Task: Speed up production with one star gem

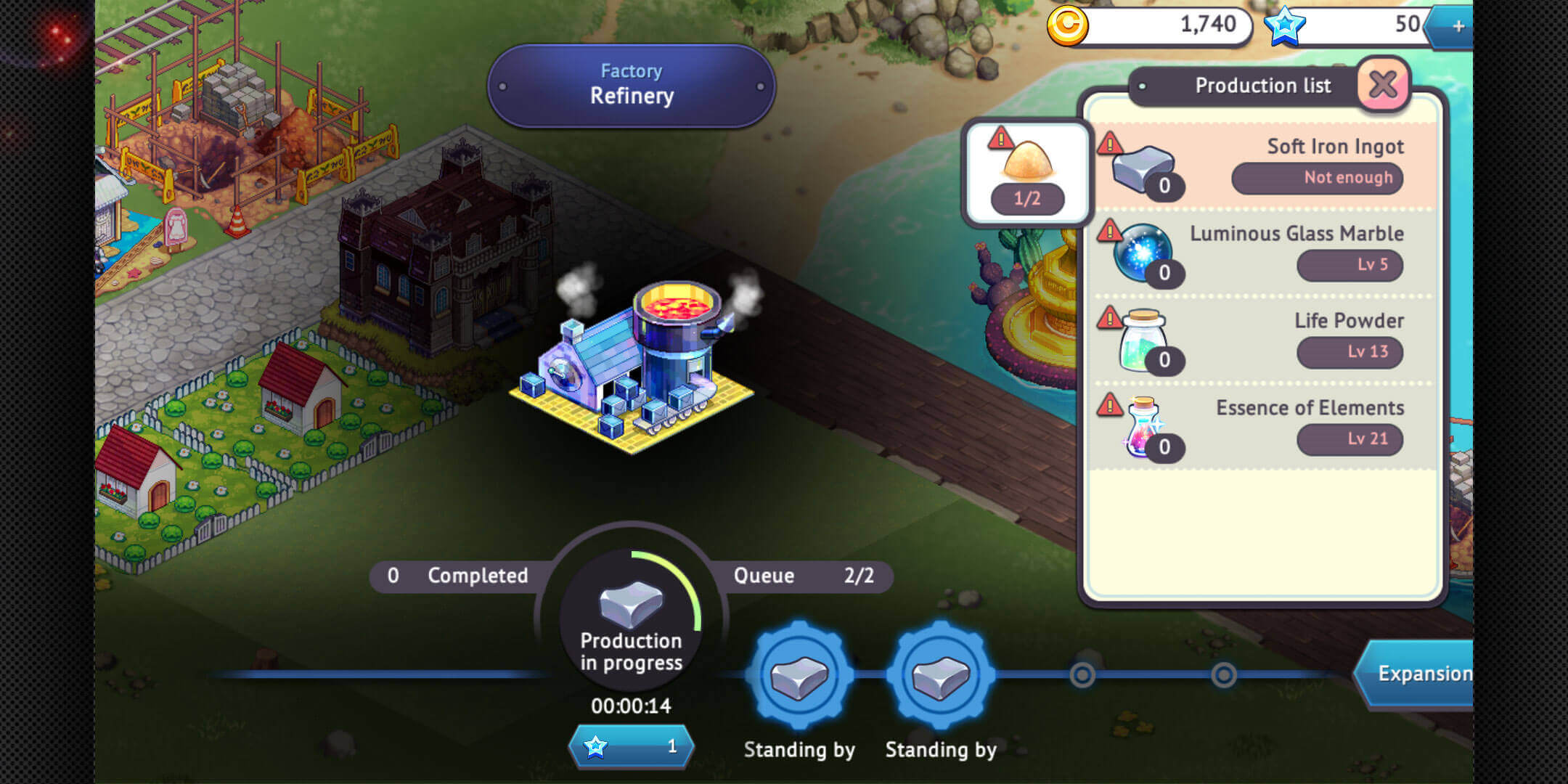Action: pyautogui.click(x=631, y=746)
